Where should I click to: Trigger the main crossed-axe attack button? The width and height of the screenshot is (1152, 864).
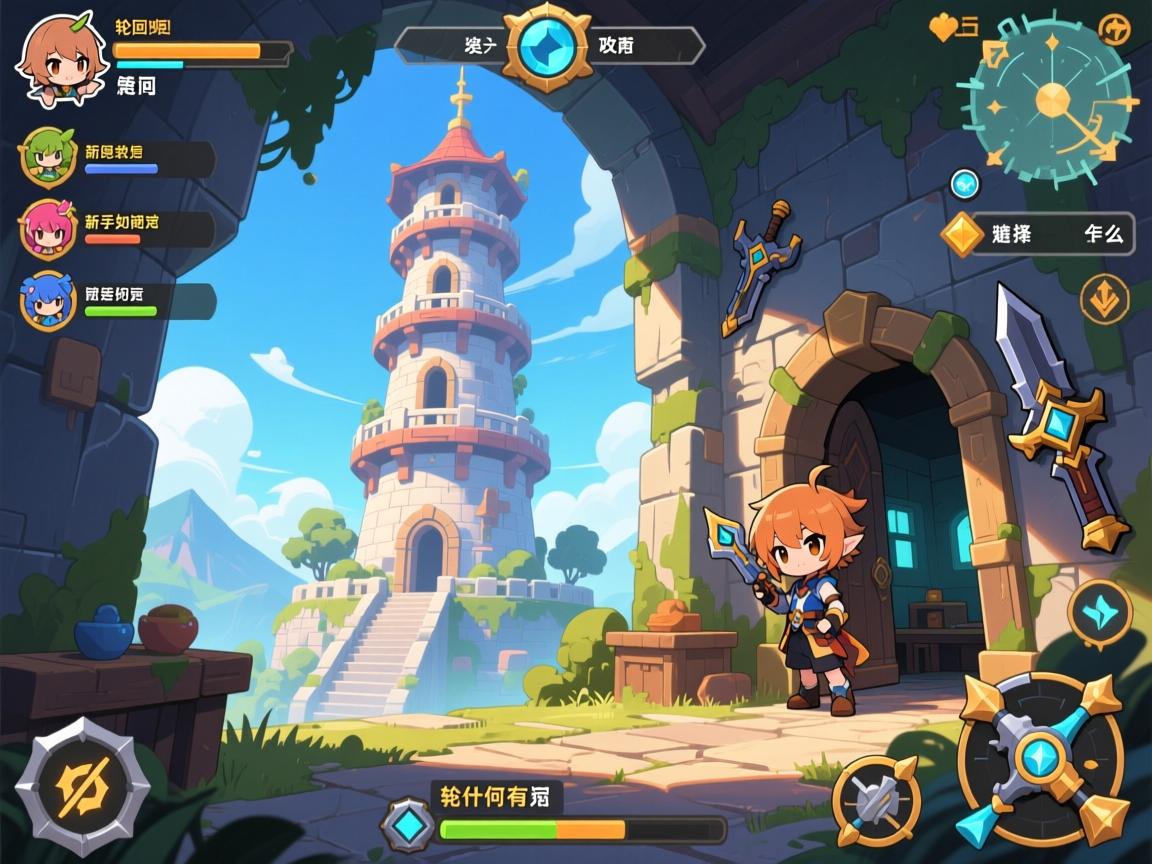click(x=1041, y=760)
